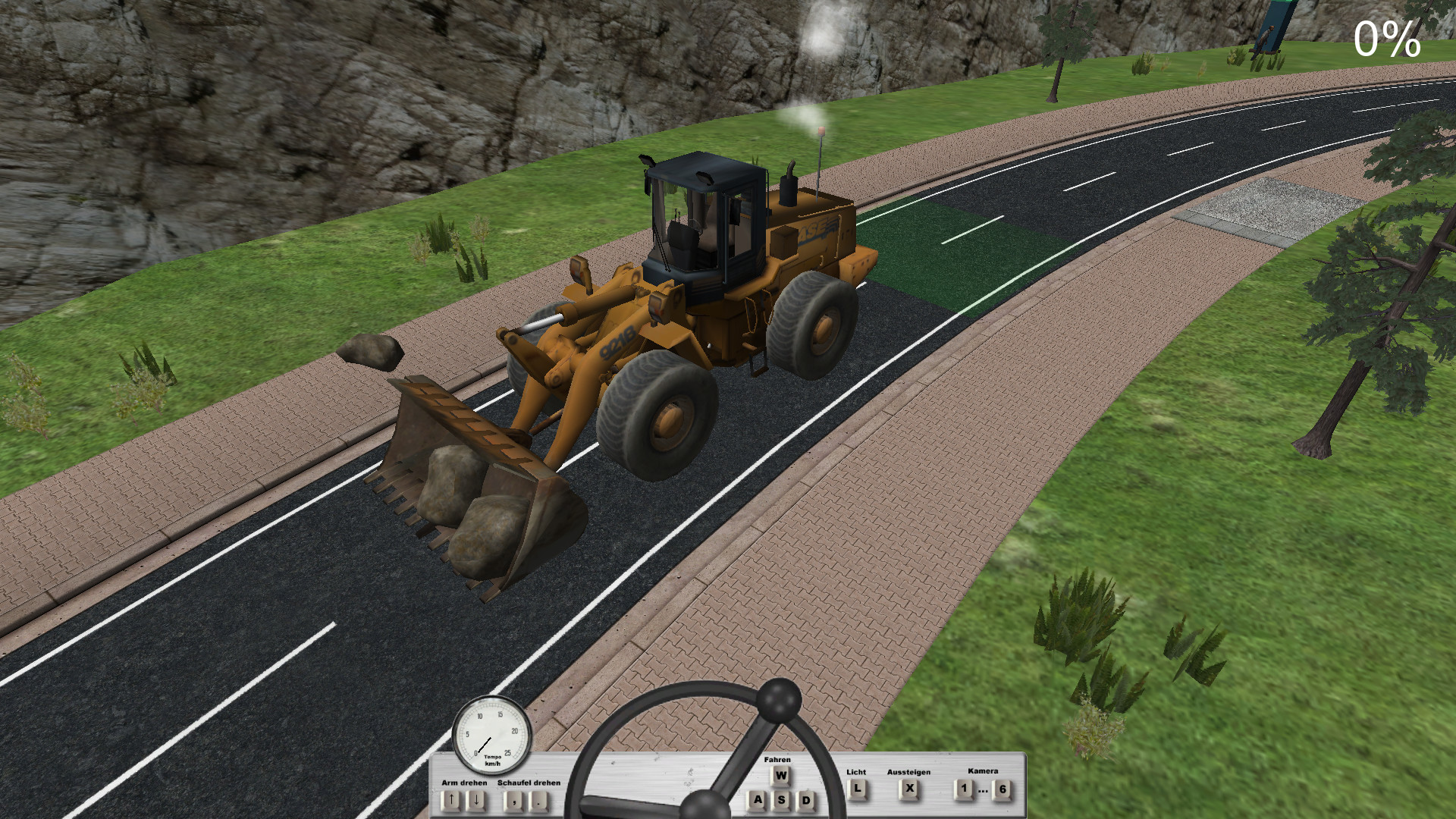Click the W key to drive forward

tap(781, 775)
